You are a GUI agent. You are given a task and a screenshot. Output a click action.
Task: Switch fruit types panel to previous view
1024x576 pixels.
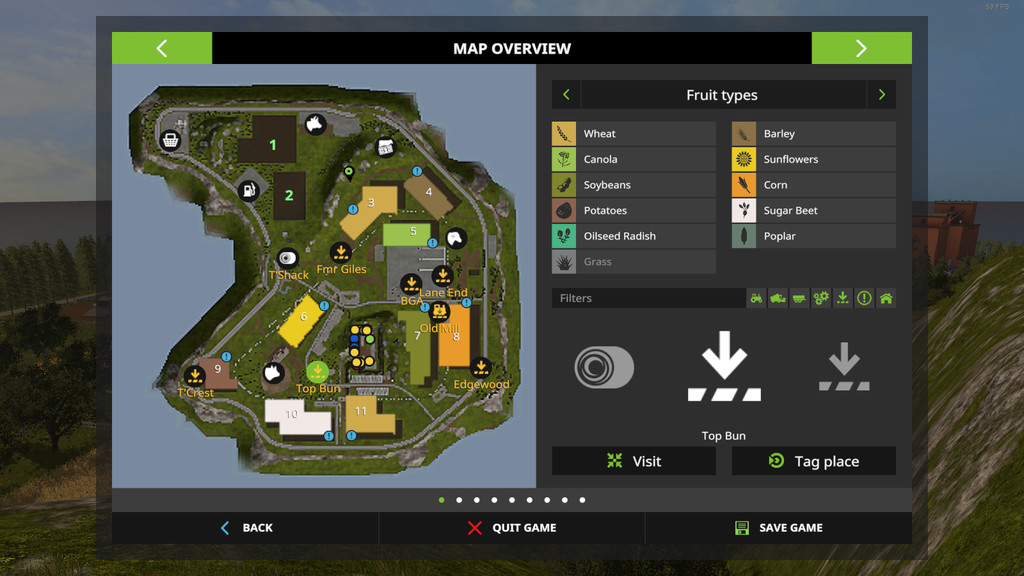pyautogui.click(x=566, y=95)
